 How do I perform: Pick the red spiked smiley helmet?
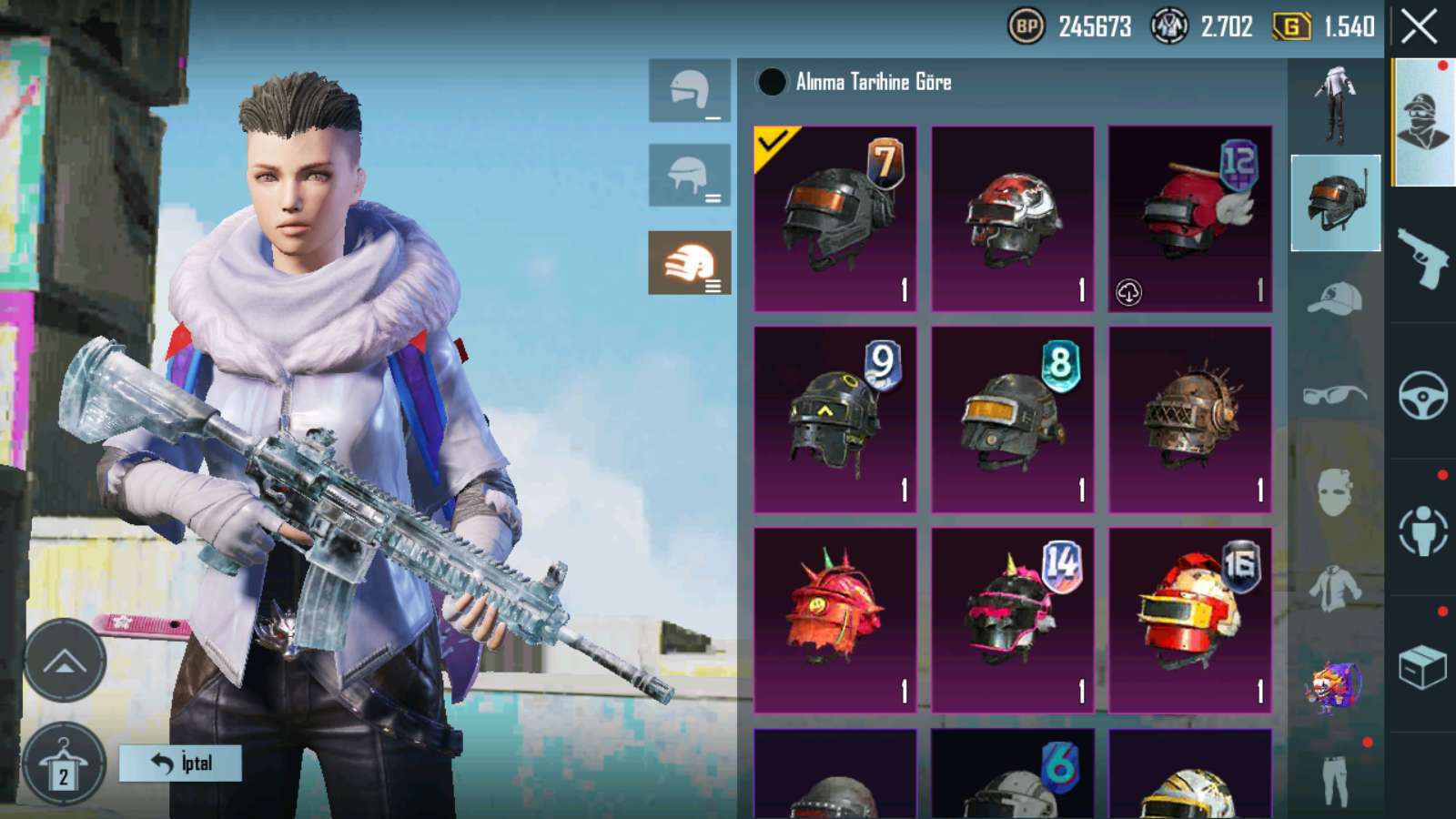tap(834, 620)
